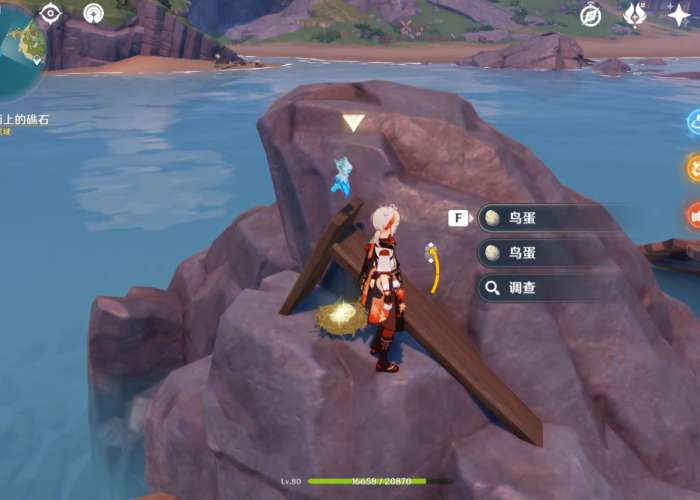Screen dimensions: 700x500
Task: Click the round arch icon right of the eye icon
Action: [x=93, y=13]
